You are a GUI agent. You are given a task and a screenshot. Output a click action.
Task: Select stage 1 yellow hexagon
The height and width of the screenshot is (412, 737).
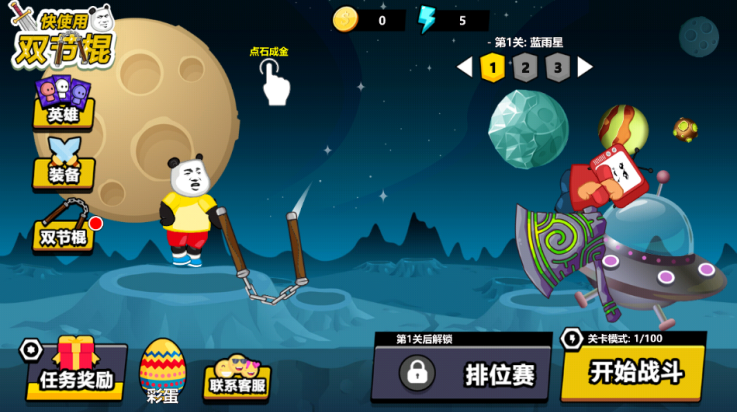coord(491,67)
